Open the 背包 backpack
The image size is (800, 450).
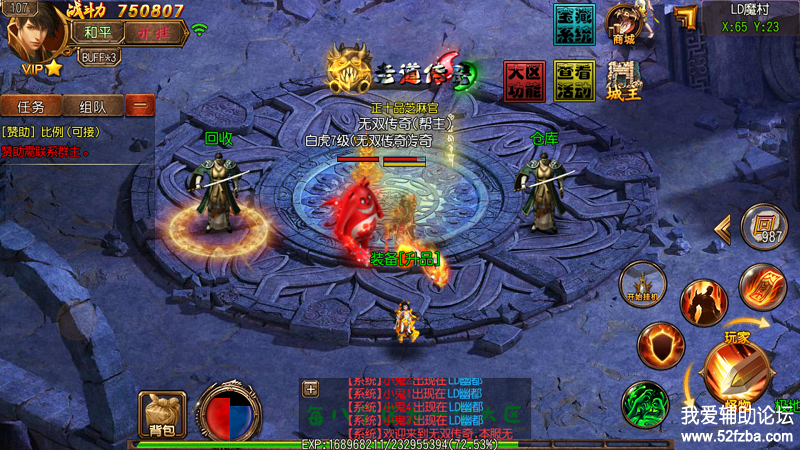(x=162, y=413)
